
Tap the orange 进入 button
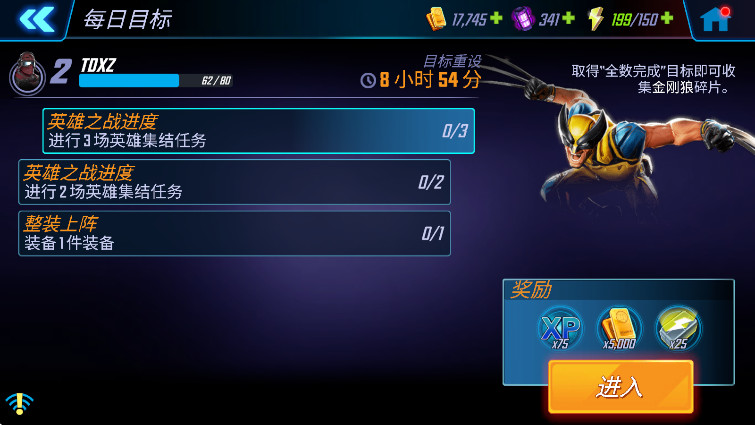coord(620,387)
